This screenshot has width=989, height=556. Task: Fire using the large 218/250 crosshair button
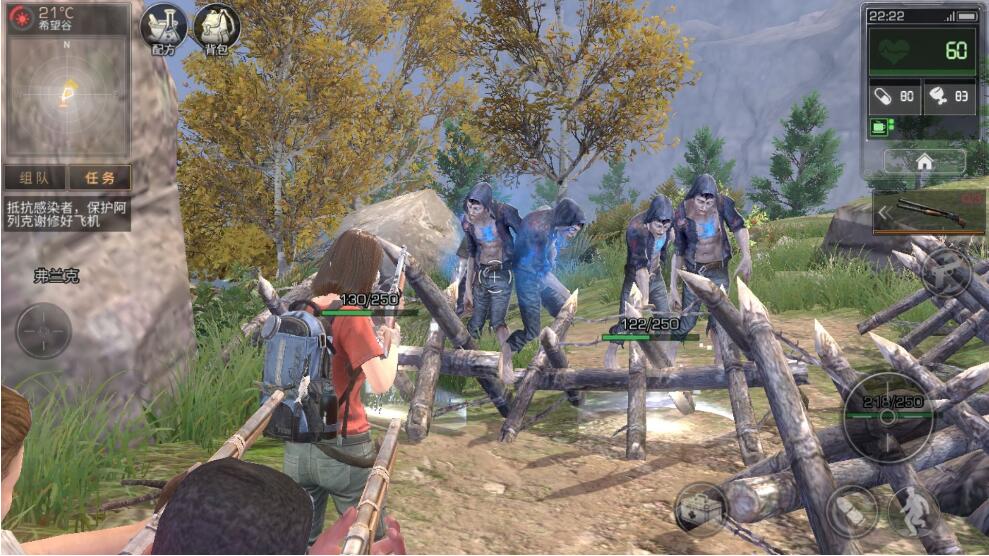[888, 416]
